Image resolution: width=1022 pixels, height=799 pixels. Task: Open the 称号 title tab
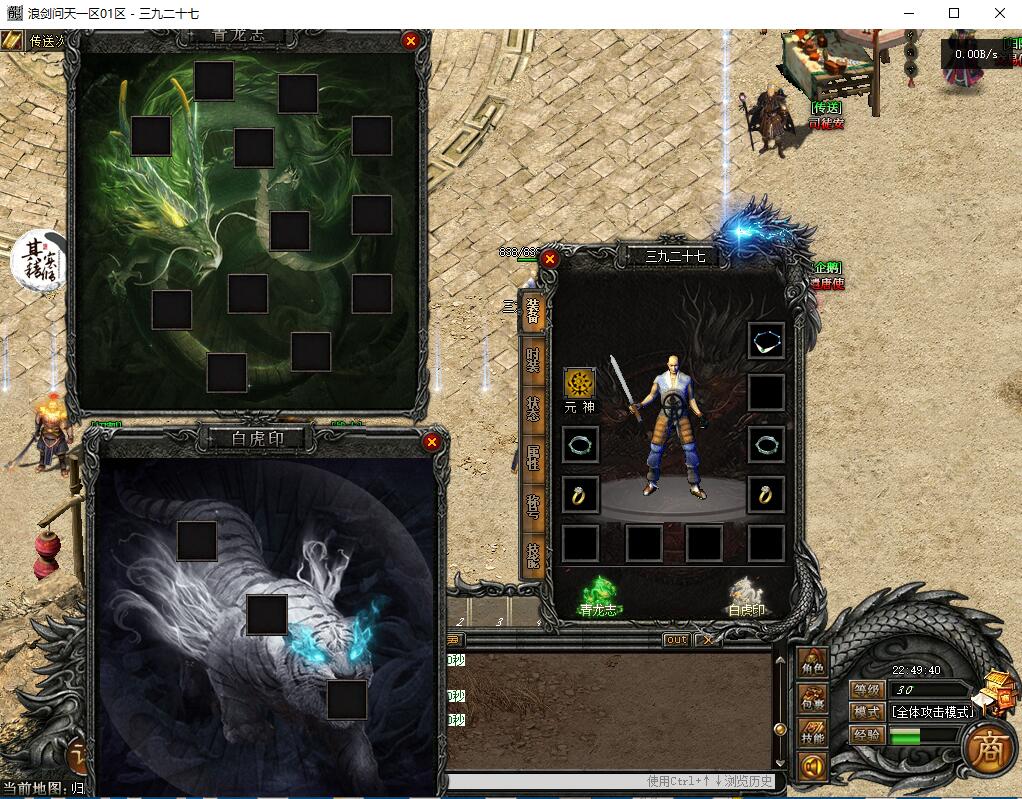(532, 506)
